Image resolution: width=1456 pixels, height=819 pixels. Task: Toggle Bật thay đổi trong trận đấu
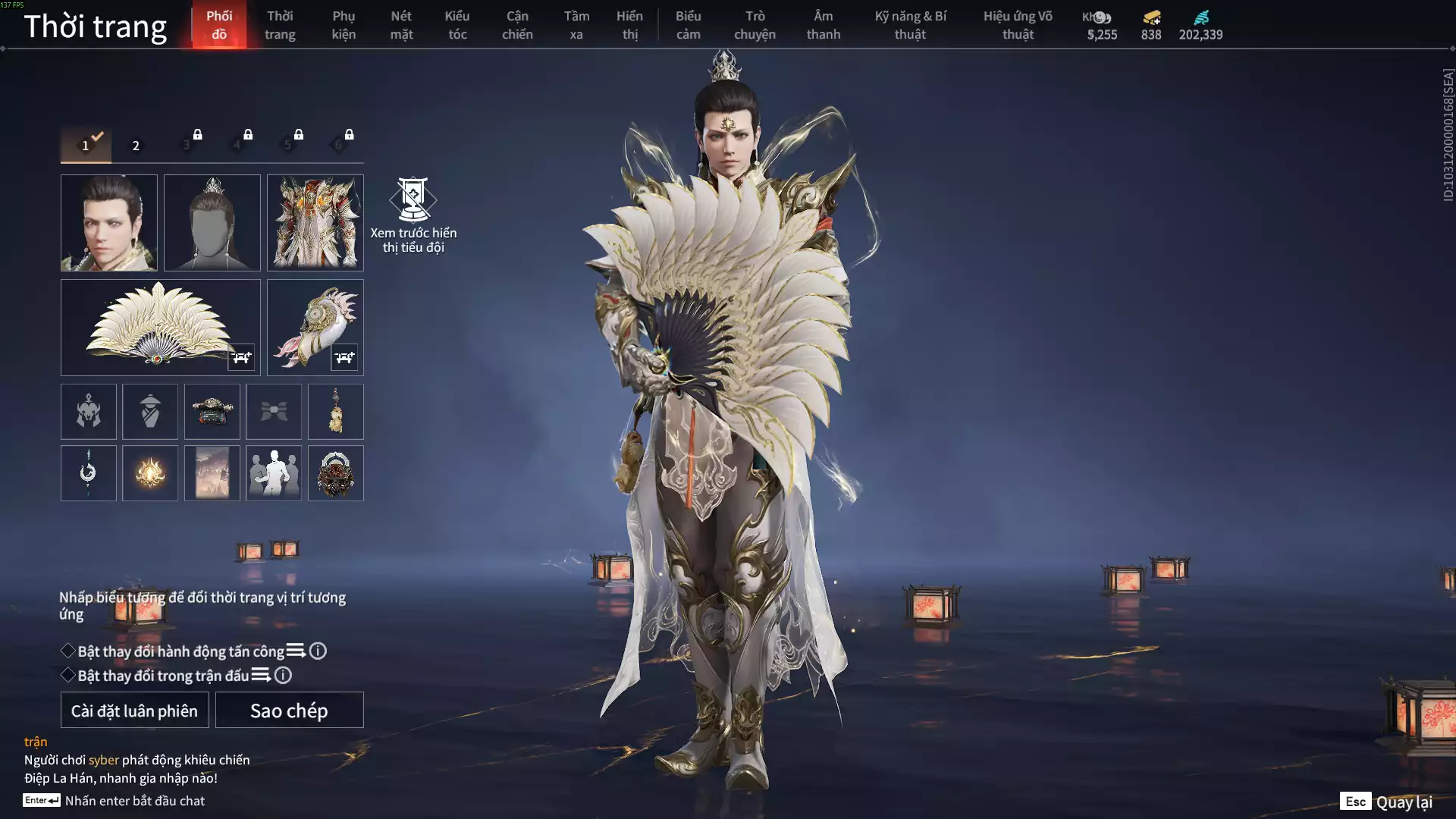(68, 675)
